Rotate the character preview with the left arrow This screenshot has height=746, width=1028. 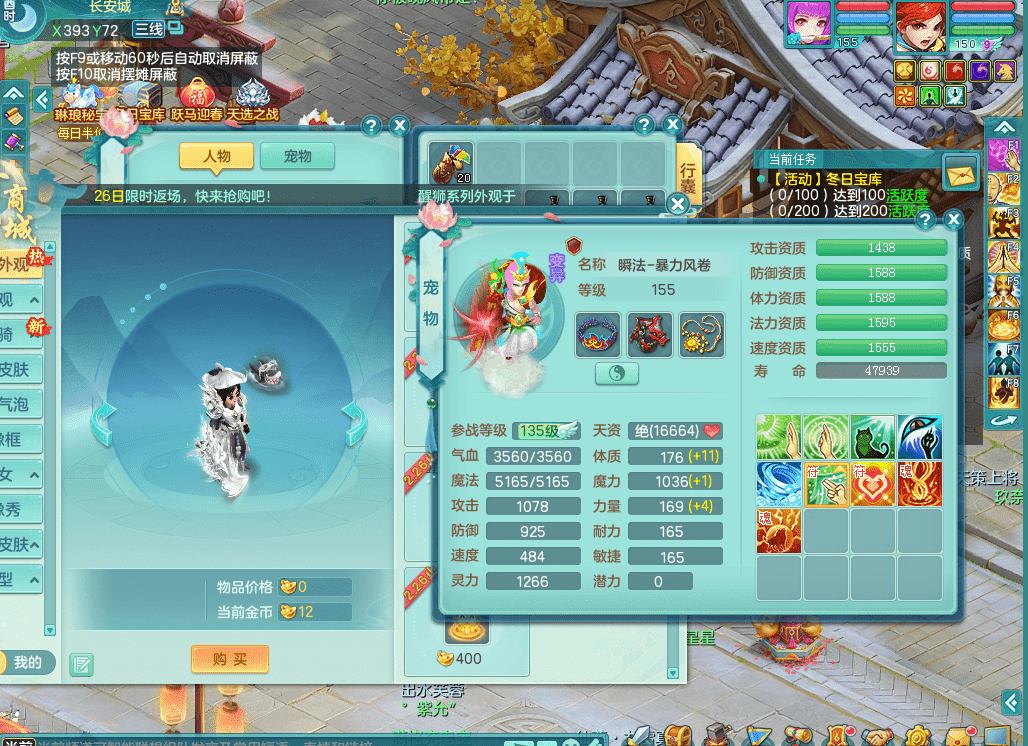point(103,424)
